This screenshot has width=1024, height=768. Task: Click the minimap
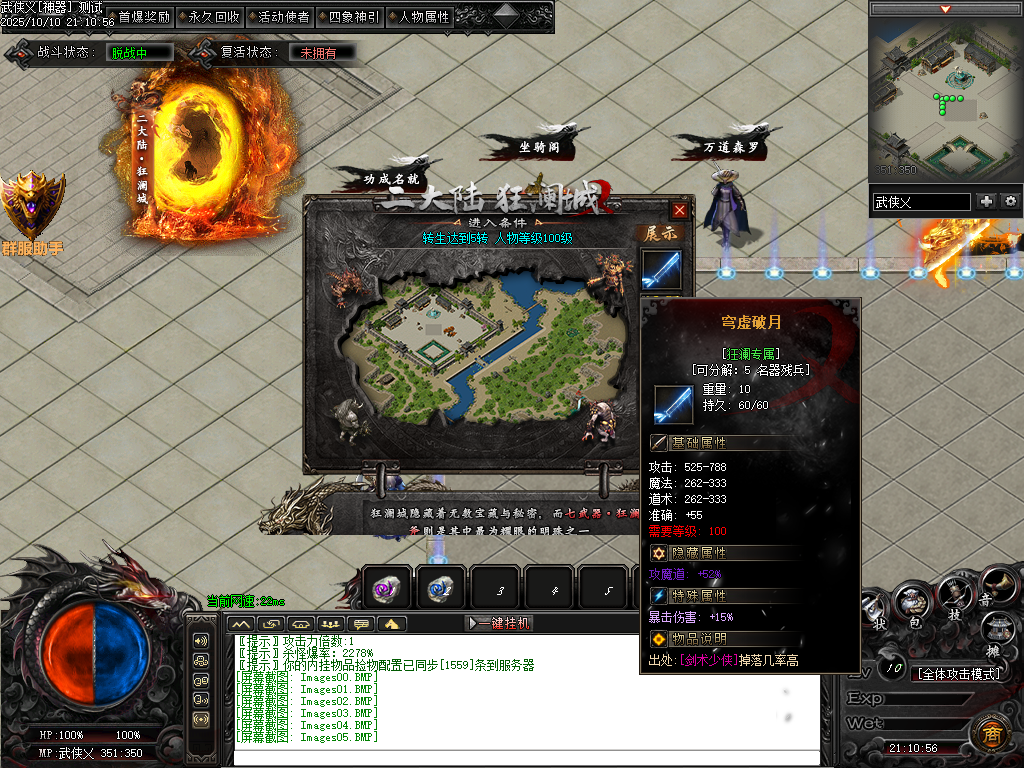point(944,100)
